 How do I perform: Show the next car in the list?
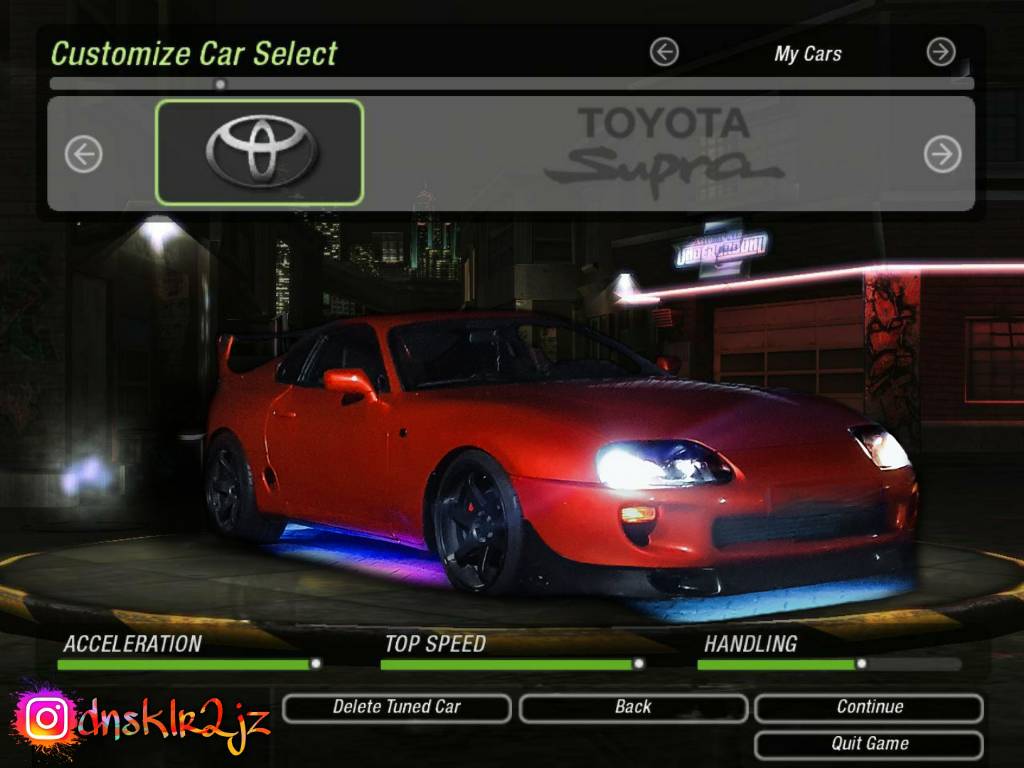coord(941,154)
